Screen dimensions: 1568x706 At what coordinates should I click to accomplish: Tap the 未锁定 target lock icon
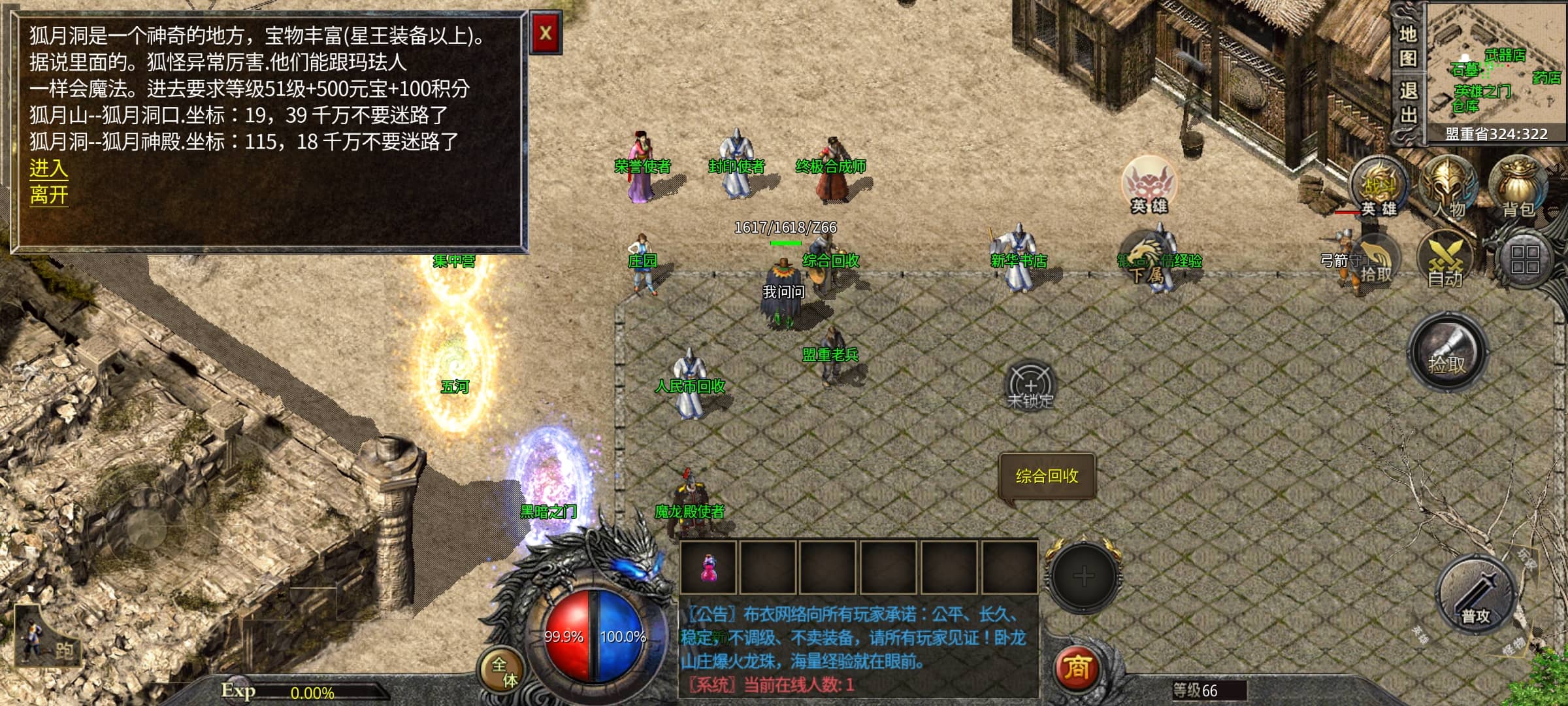(1030, 386)
